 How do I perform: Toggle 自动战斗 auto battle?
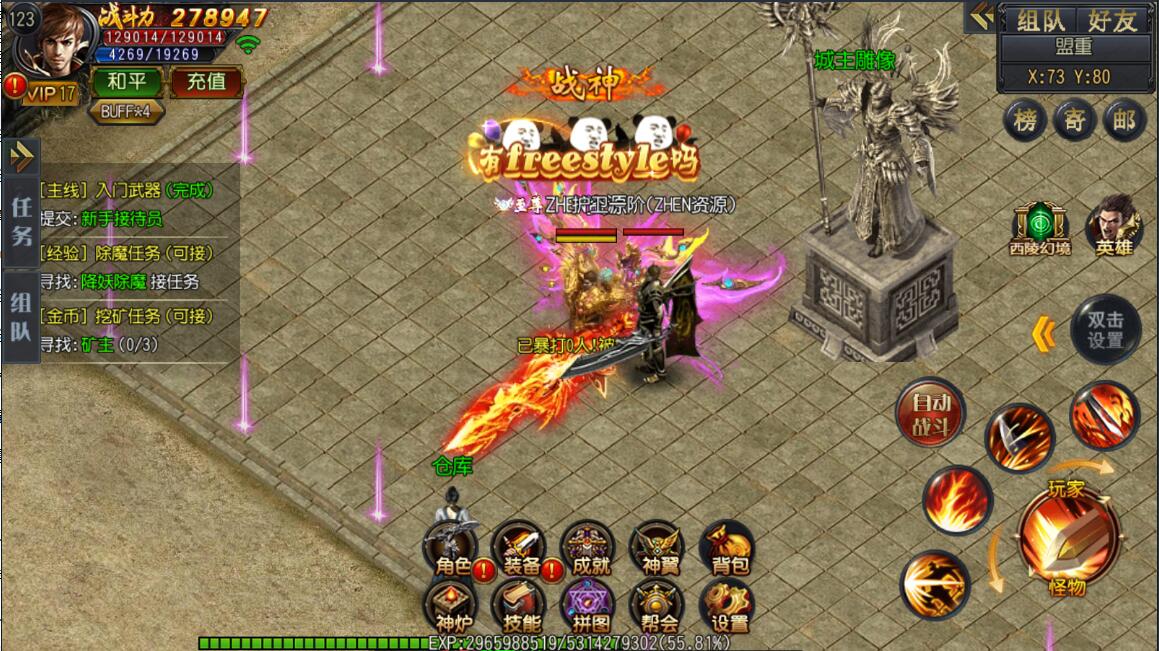click(x=930, y=412)
